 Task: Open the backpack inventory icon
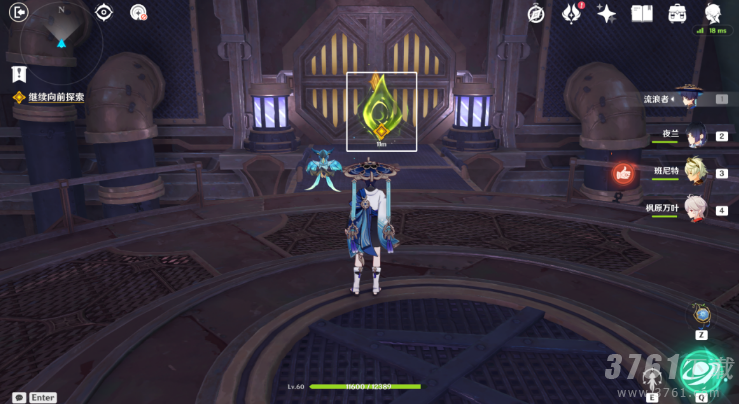[x=677, y=13]
